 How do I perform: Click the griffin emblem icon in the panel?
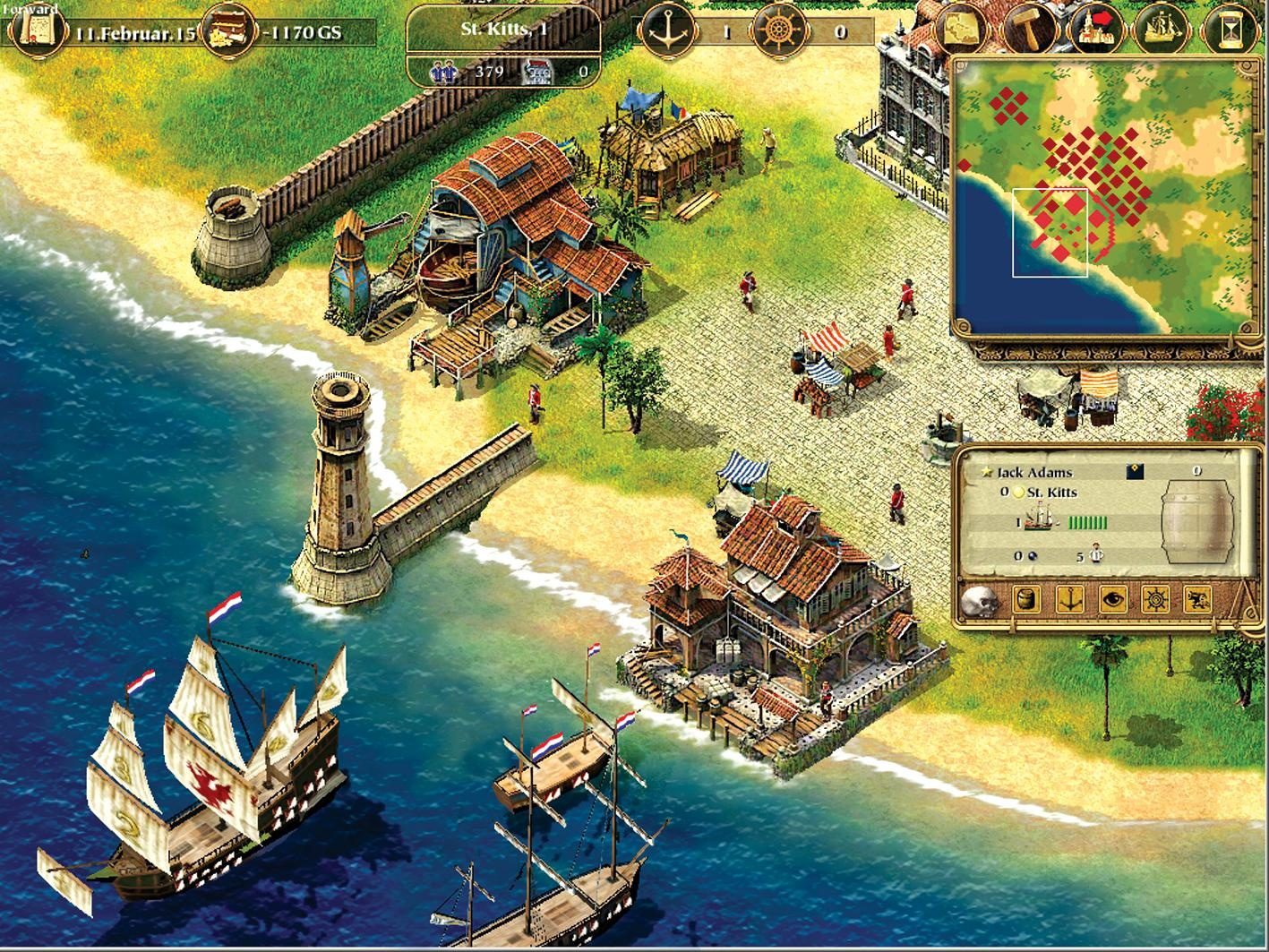click(x=1197, y=599)
